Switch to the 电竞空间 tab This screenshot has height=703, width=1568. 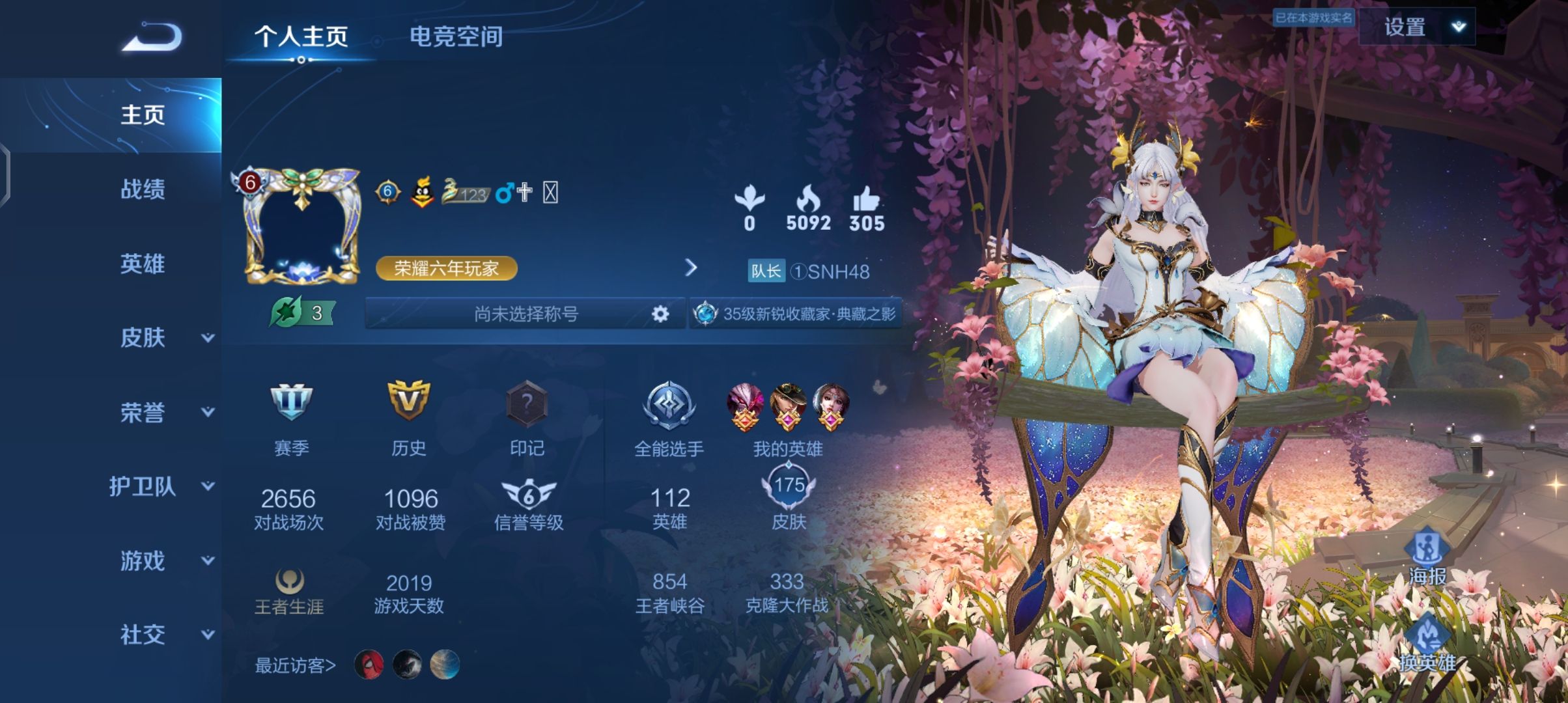click(456, 37)
